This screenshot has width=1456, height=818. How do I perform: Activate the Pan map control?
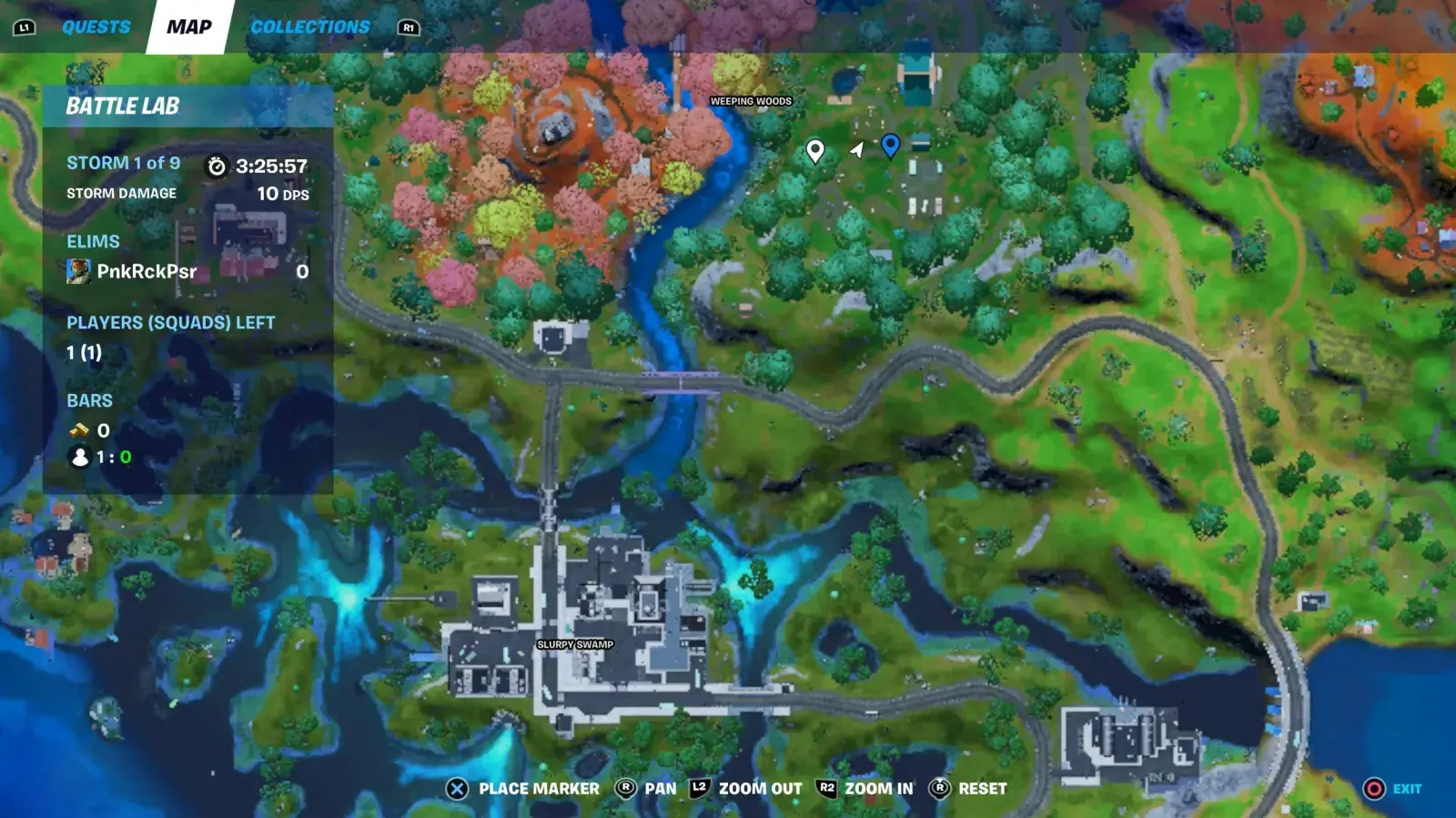[647, 789]
